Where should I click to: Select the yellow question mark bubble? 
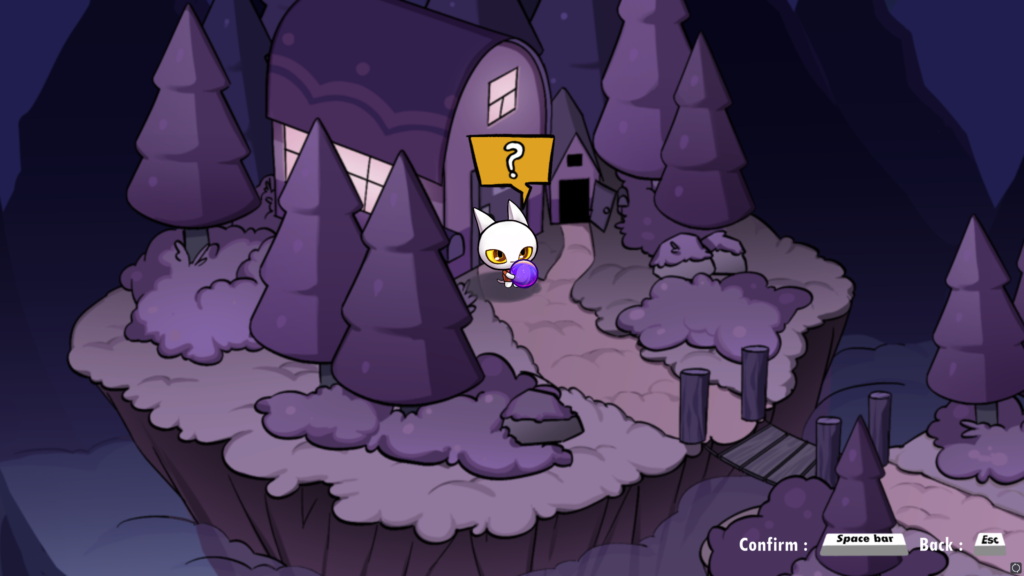[x=512, y=161]
